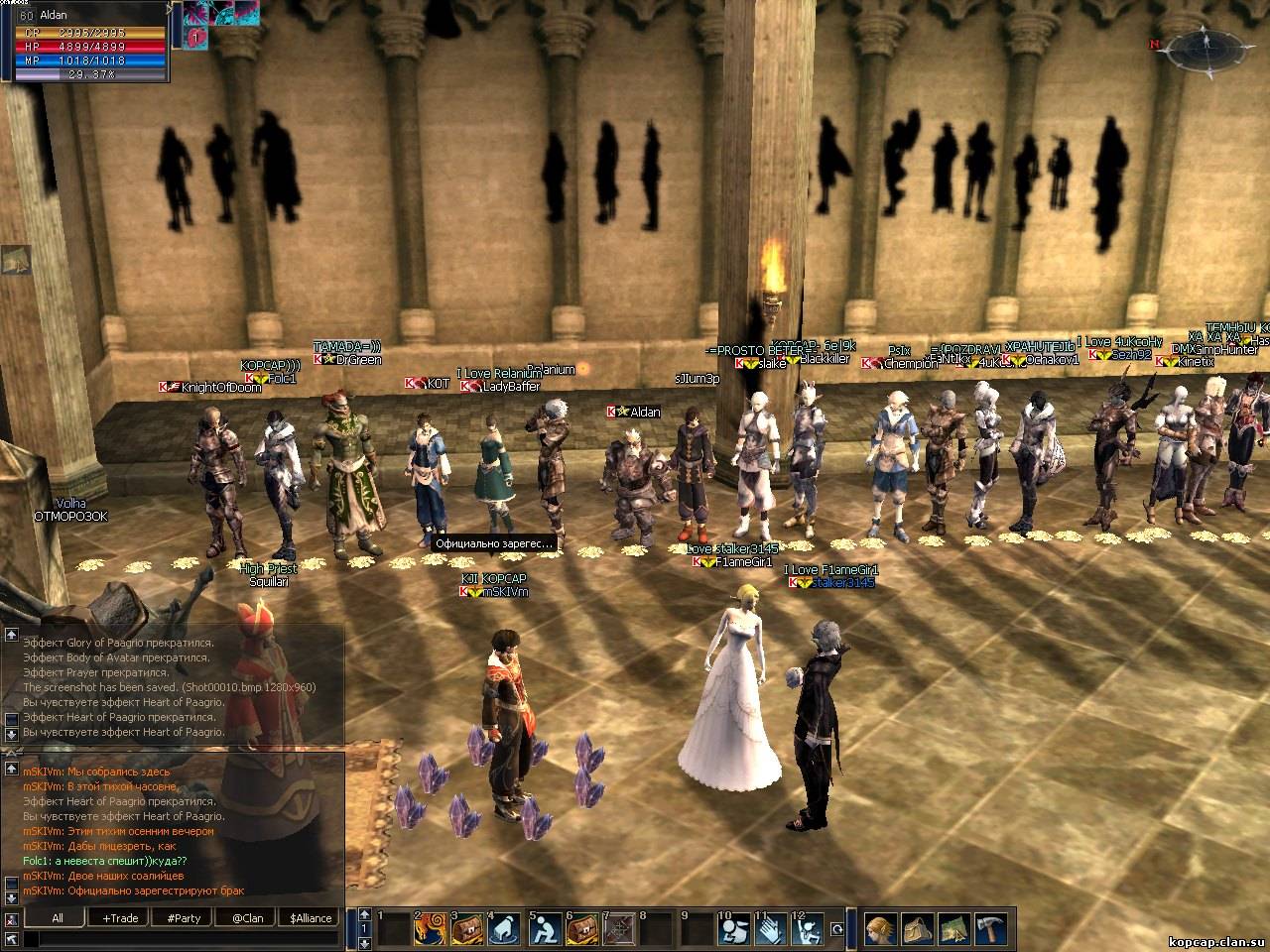
Task: Switch to the All chat tab
Action: click(x=58, y=918)
